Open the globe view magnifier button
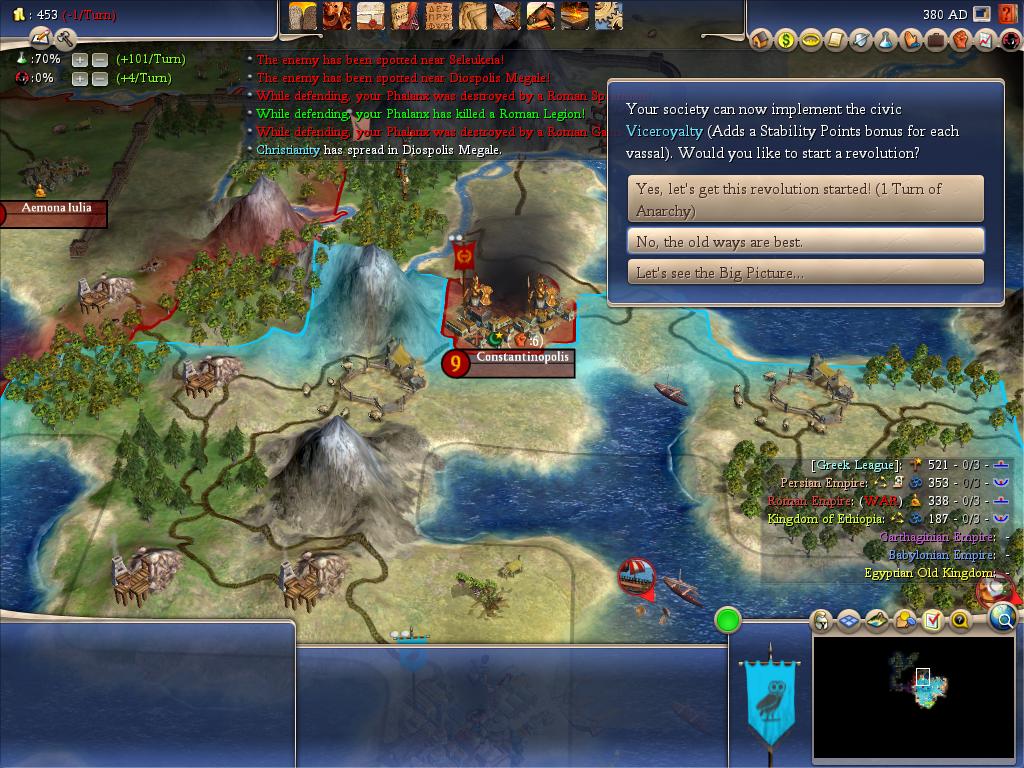Screen dimensions: 1024x768 click(x=1003, y=620)
